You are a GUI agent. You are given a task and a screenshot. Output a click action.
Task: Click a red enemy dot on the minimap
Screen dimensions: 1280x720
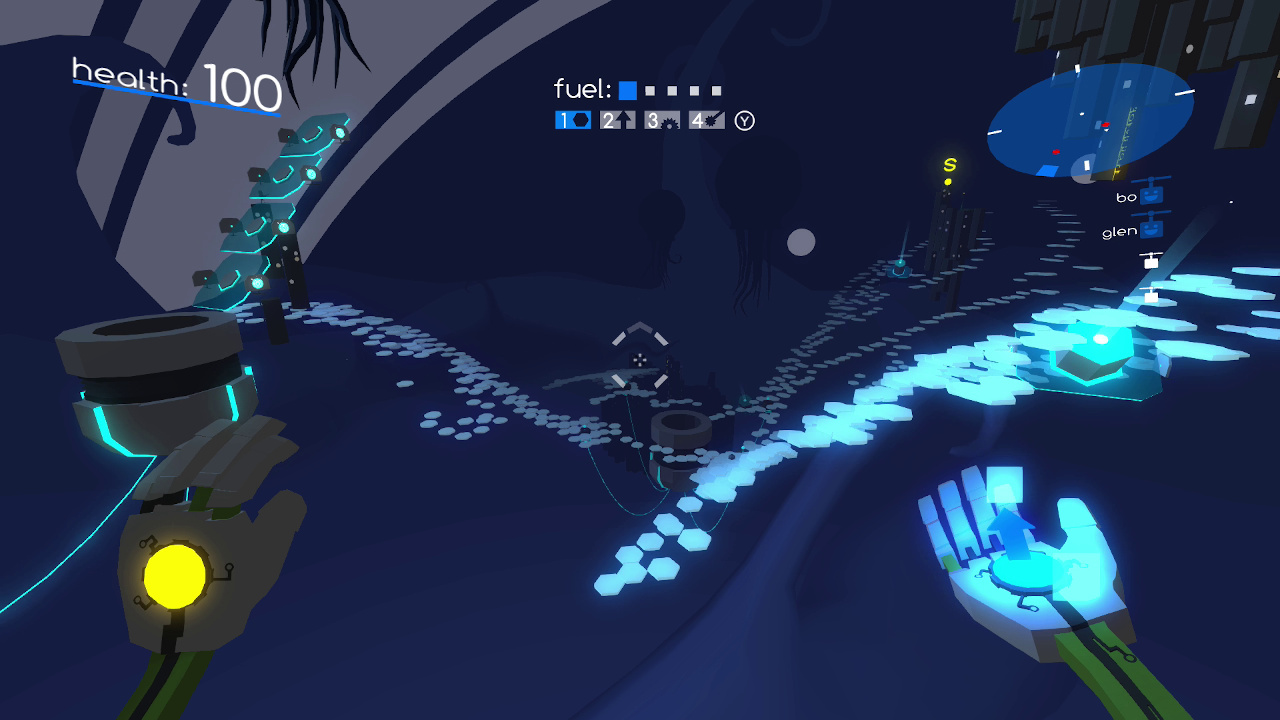[x=1106, y=125]
